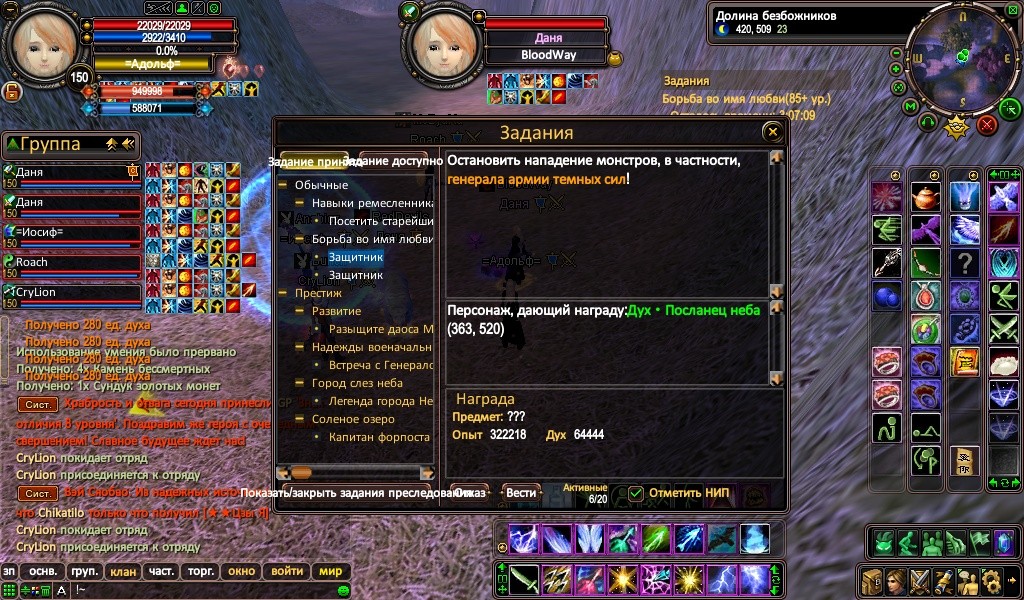Switch to the Задание доступно tab
Viewport: 1024px width, 600px height.
click(x=394, y=161)
